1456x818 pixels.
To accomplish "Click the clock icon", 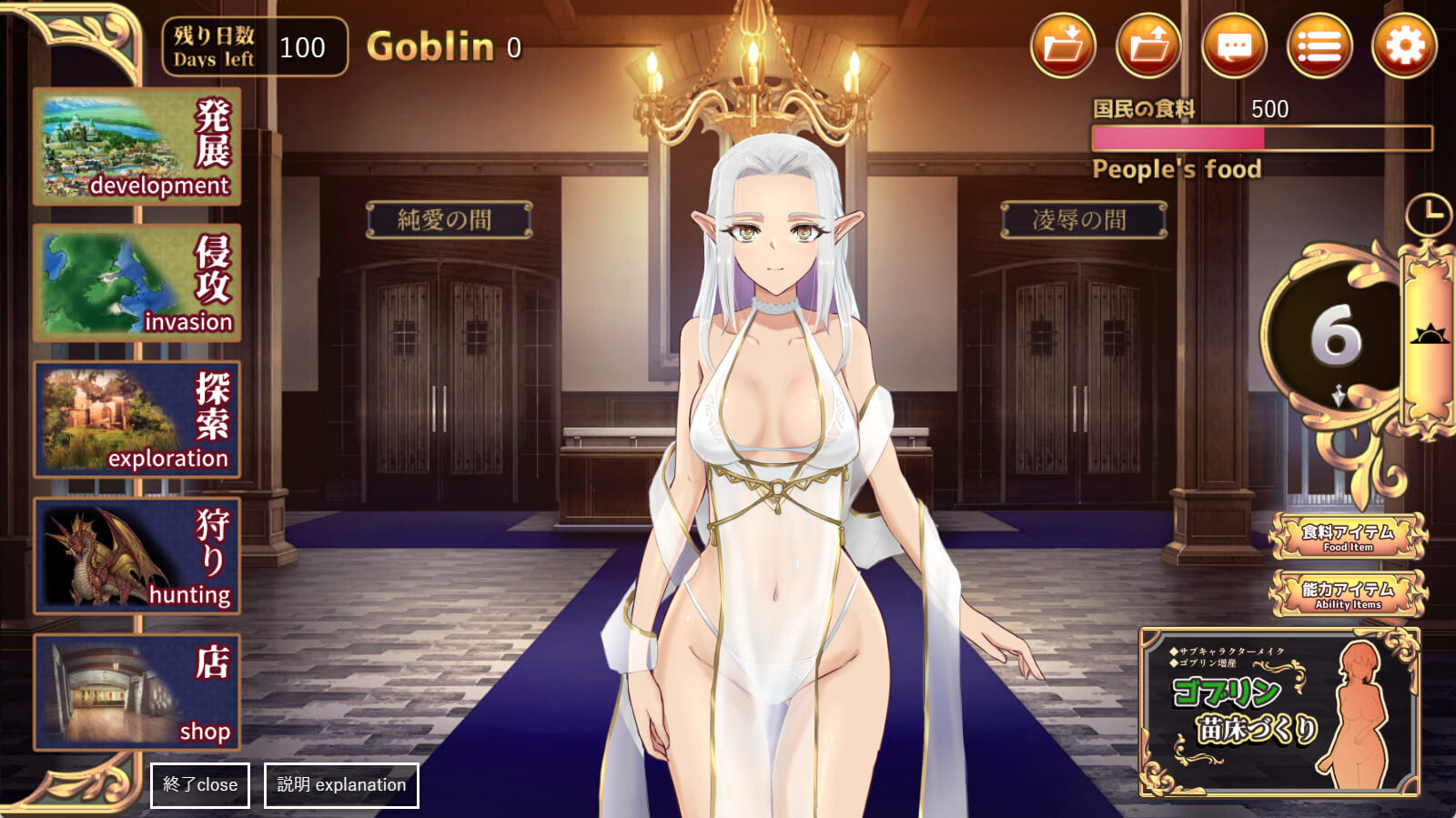I will [1428, 215].
